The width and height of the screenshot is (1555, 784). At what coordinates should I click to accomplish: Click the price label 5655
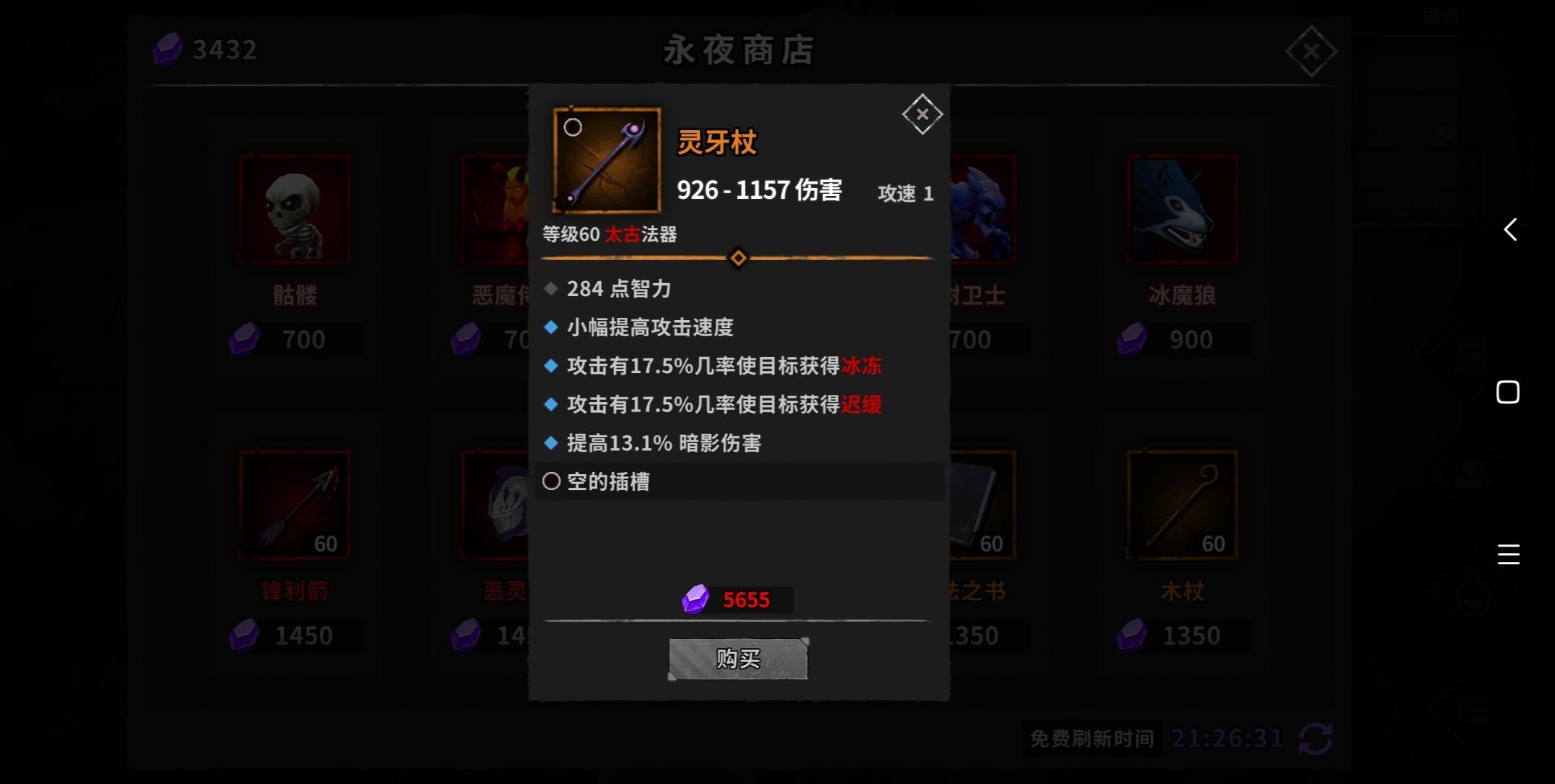(x=746, y=600)
